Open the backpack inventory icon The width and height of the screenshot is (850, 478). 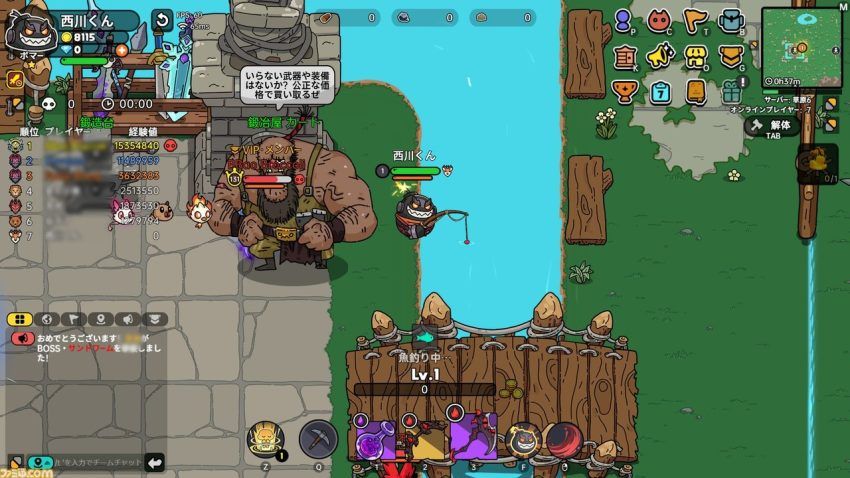click(x=730, y=21)
